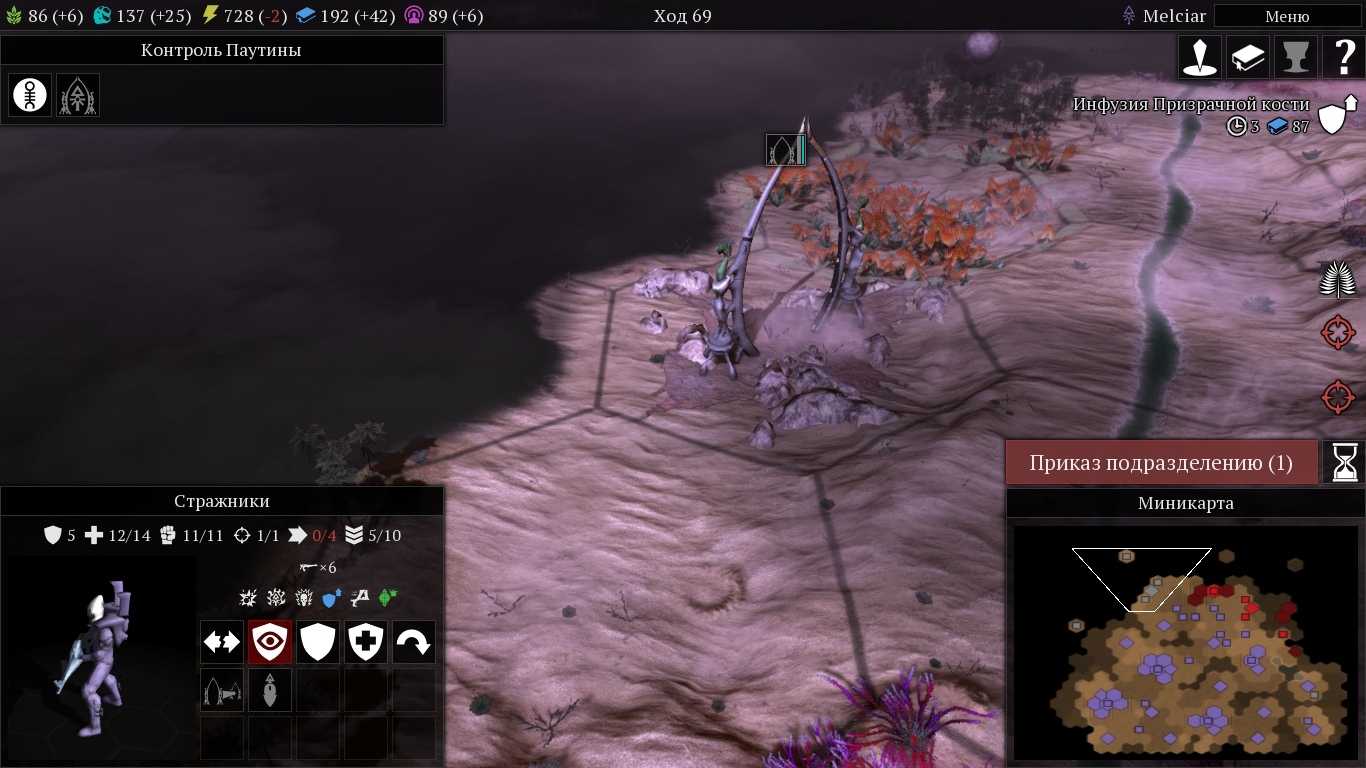Click the feather leaf notification icon
The width and height of the screenshot is (1366, 768).
click(x=1338, y=278)
